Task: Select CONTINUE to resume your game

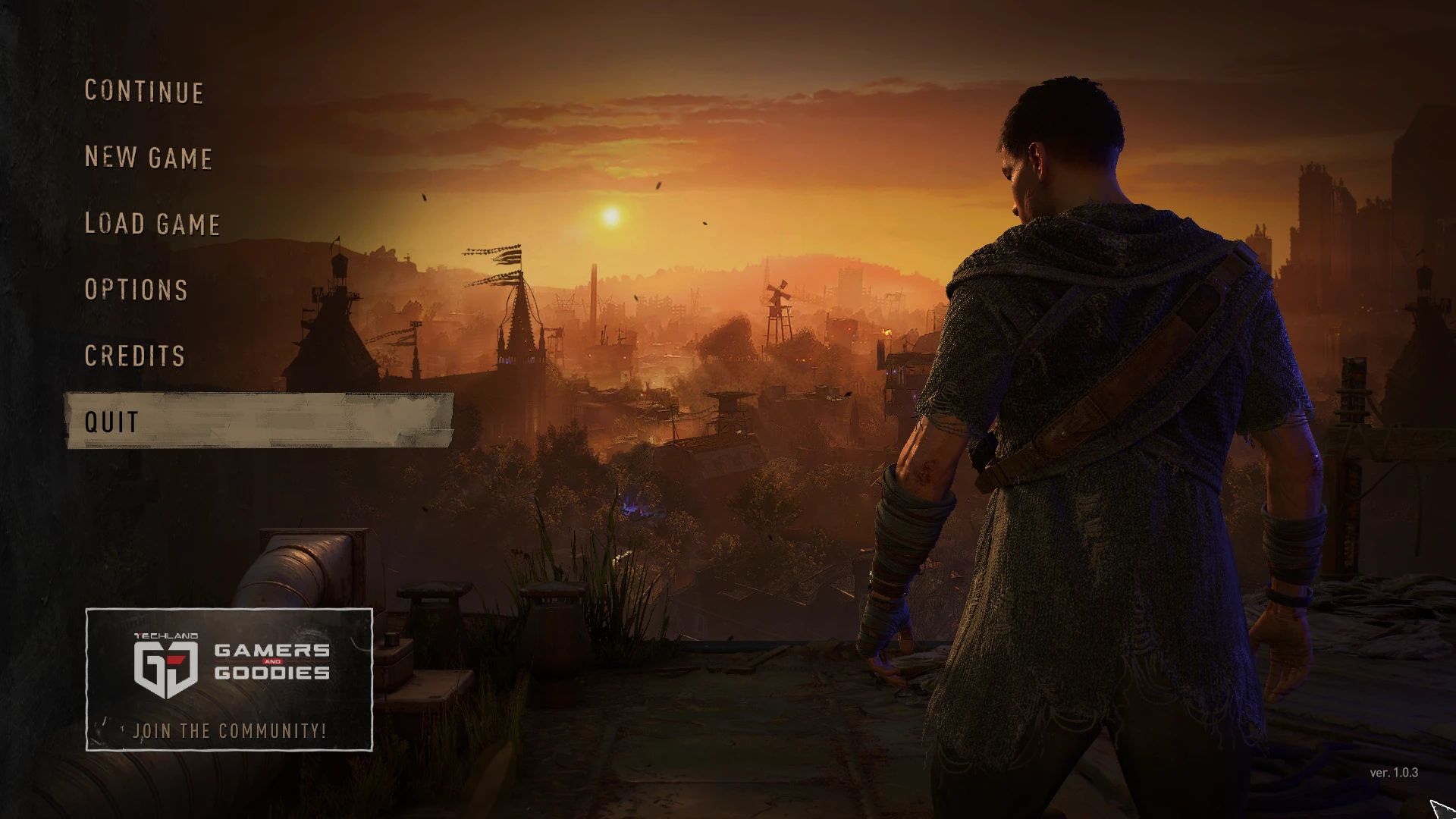Action: coord(143,92)
